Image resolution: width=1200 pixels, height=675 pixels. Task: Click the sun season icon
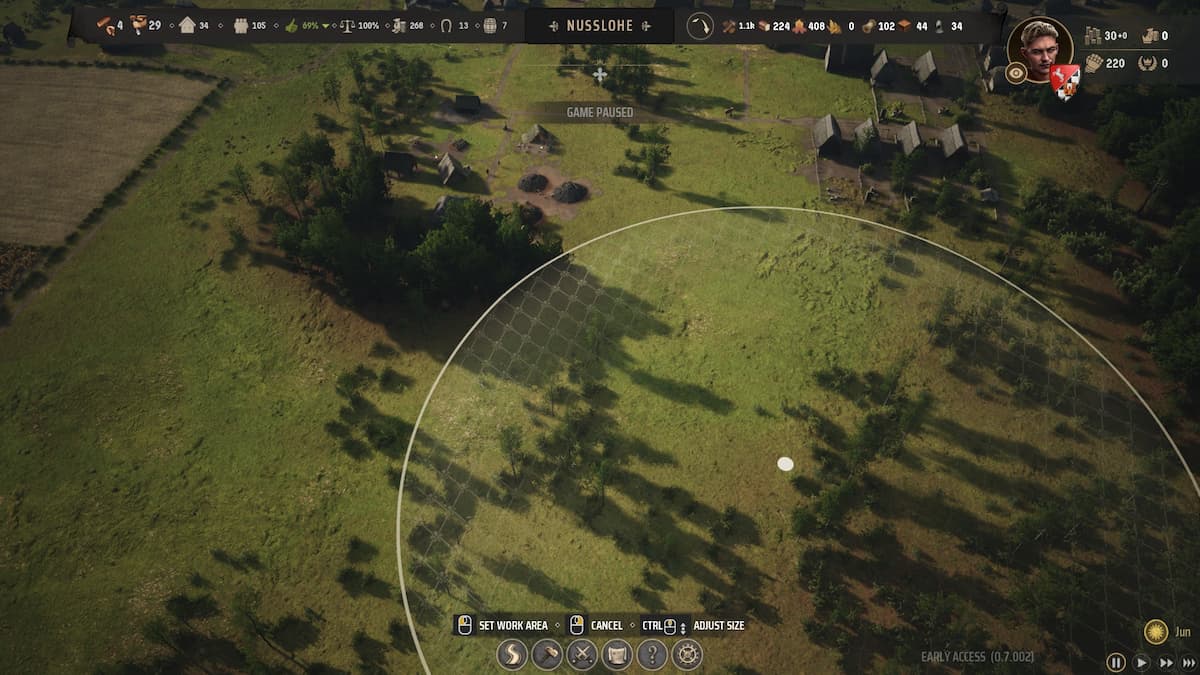[x=1156, y=632]
